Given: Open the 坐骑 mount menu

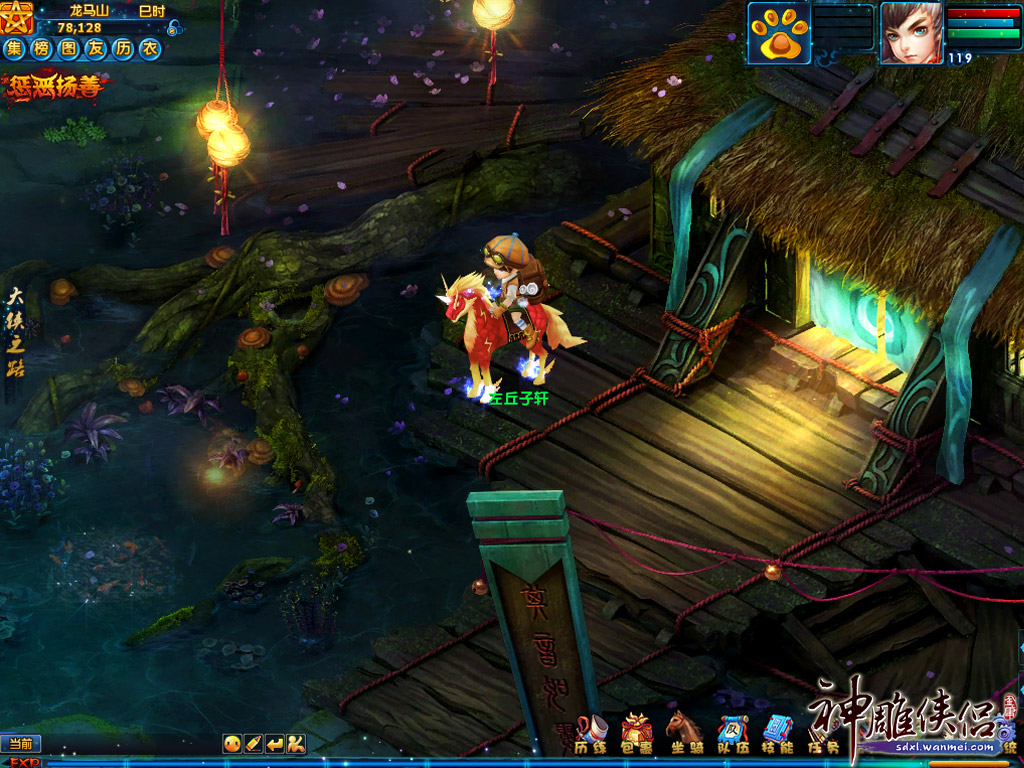Looking at the screenshot, I should point(684,732).
